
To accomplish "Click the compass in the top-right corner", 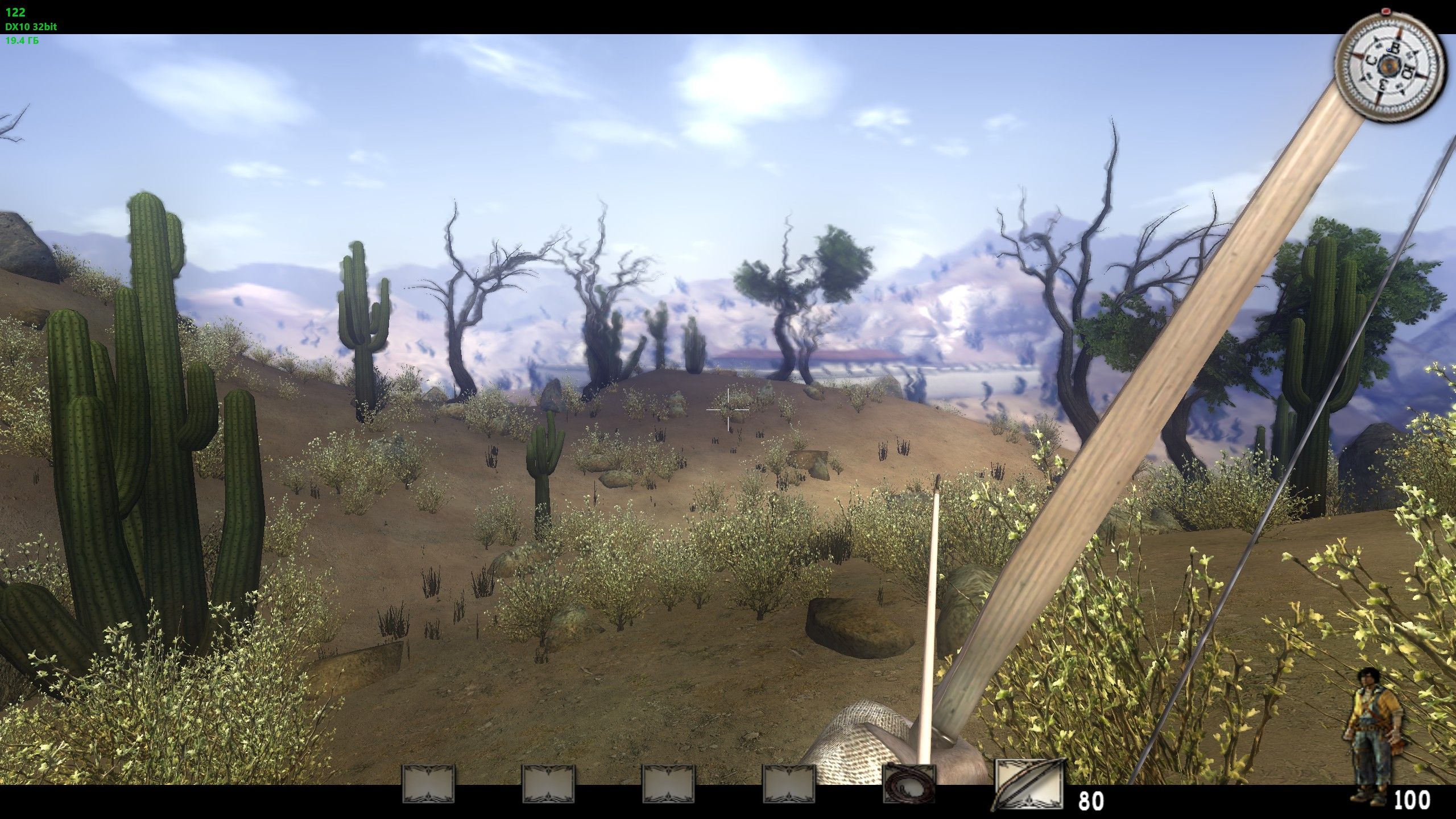I will pos(1389,65).
